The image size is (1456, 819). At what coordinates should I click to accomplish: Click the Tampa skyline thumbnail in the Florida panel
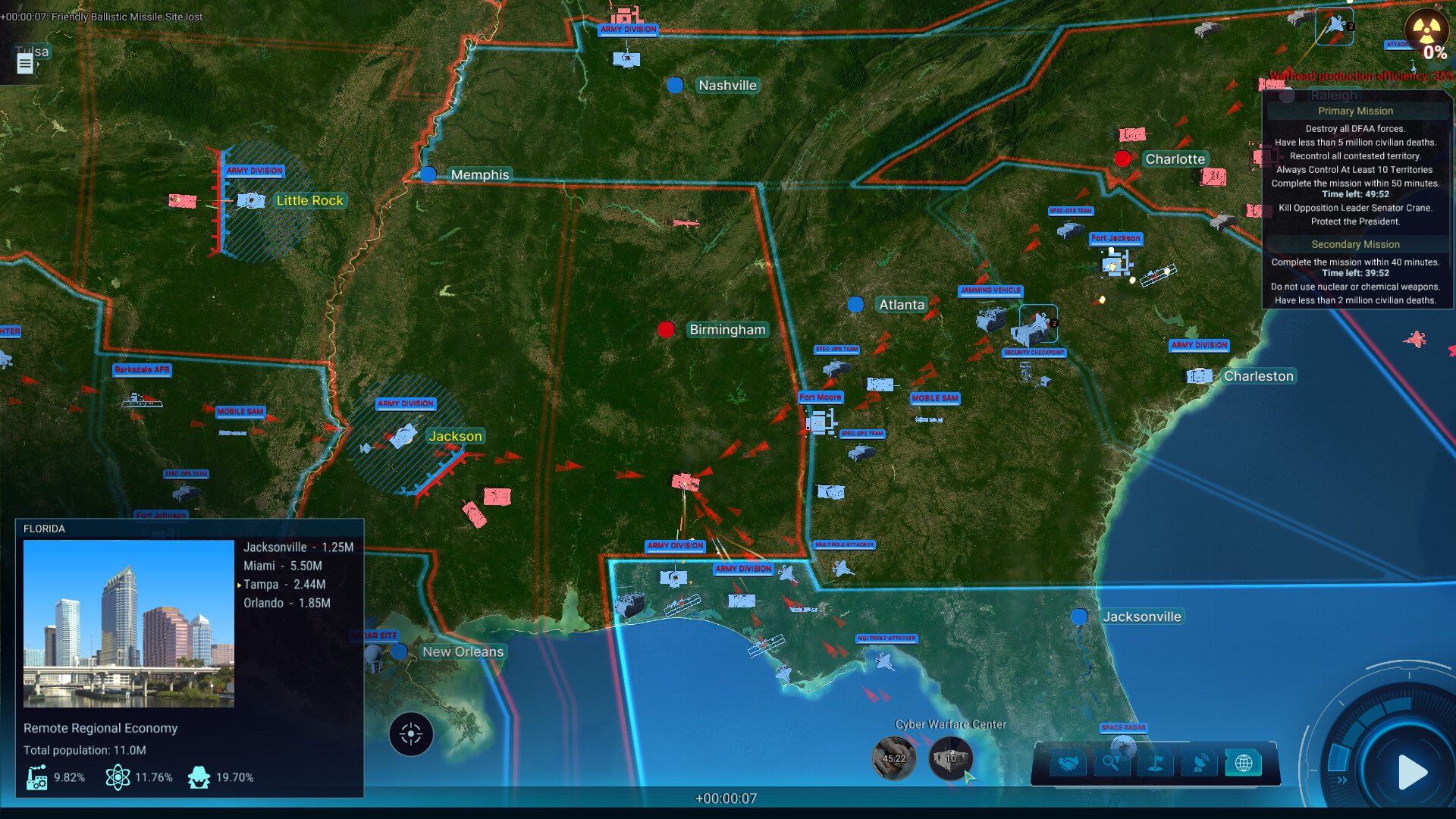coord(128,623)
